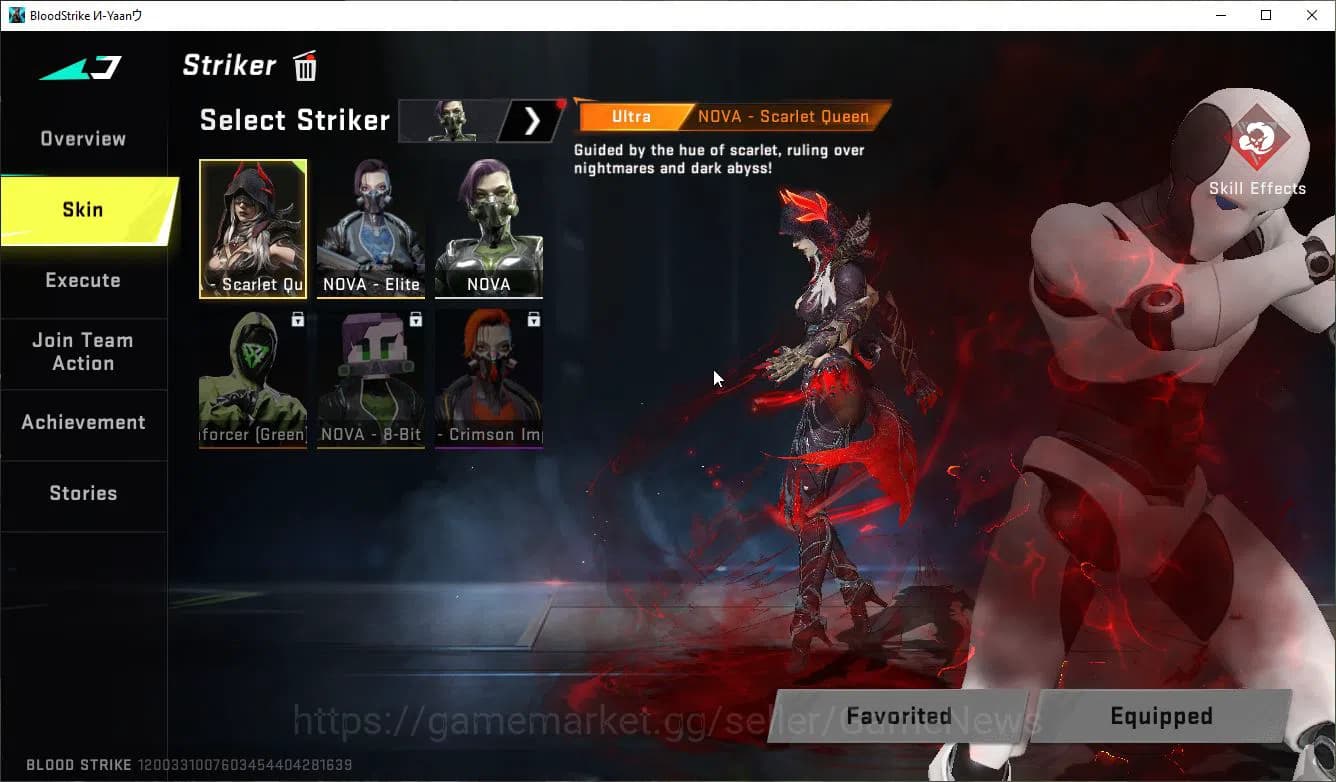
Task: Click the Ultra rarity badge
Action: tap(632, 116)
